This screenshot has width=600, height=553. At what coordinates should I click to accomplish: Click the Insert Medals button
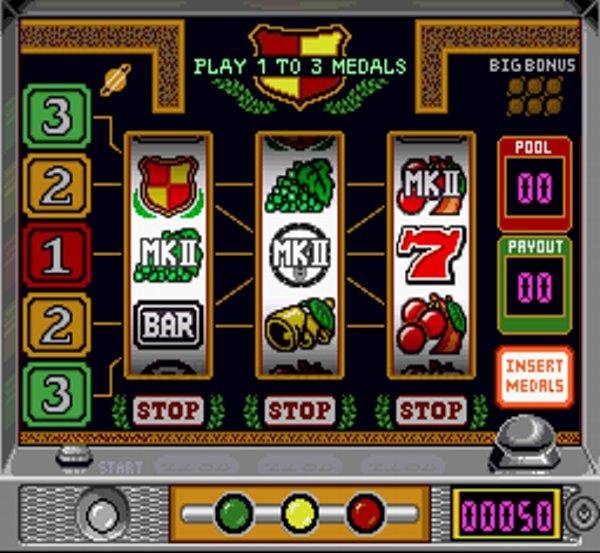(x=534, y=377)
